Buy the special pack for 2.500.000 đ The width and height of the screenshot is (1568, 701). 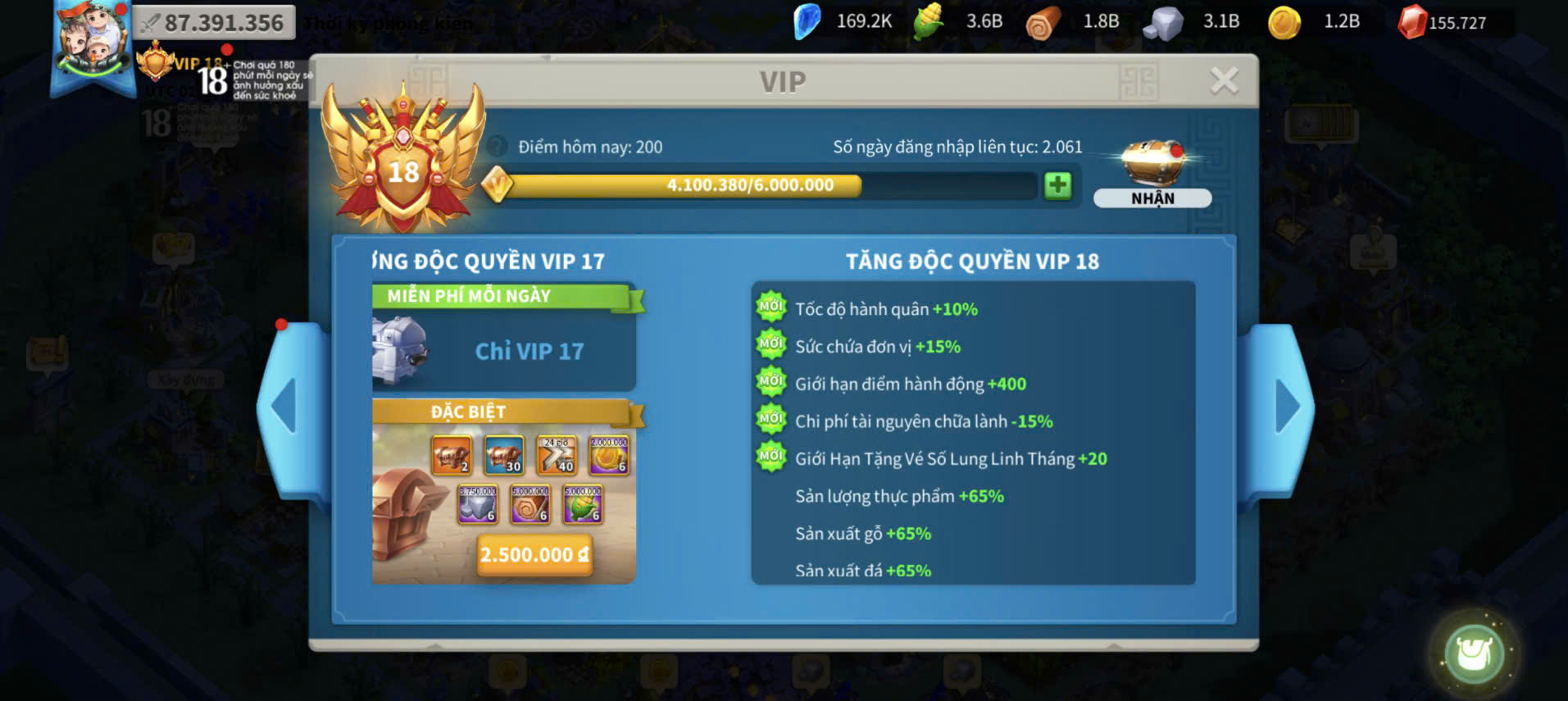tap(534, 555)
